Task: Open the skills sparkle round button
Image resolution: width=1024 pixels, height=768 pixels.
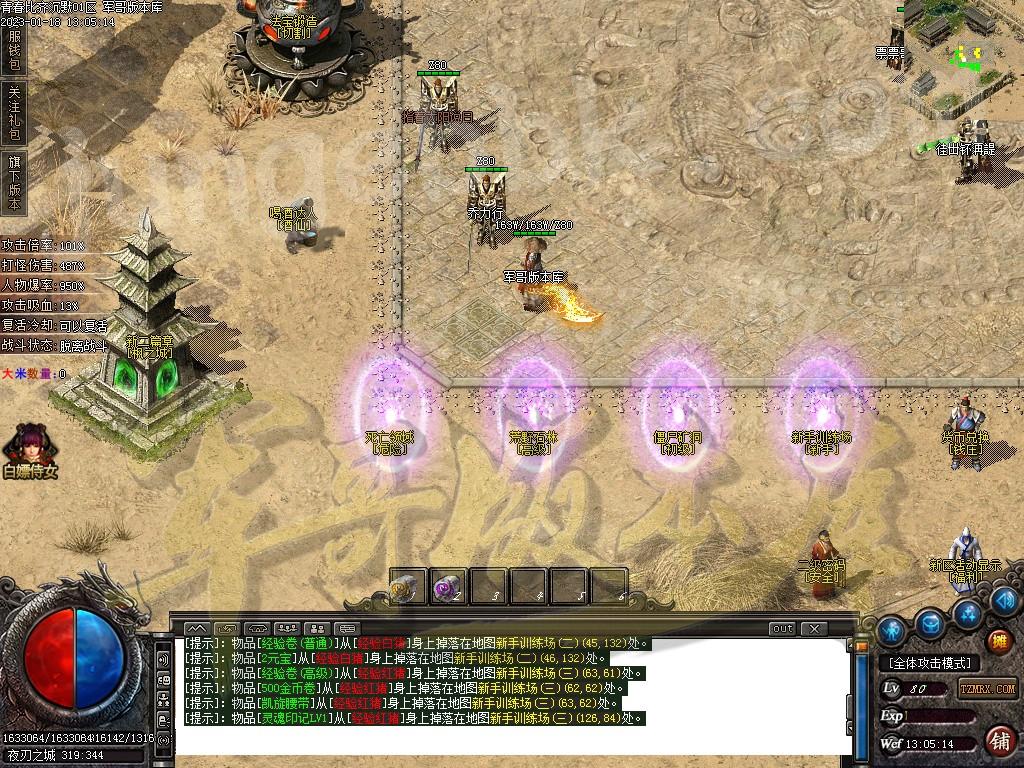Action: (x=967, y=610)
